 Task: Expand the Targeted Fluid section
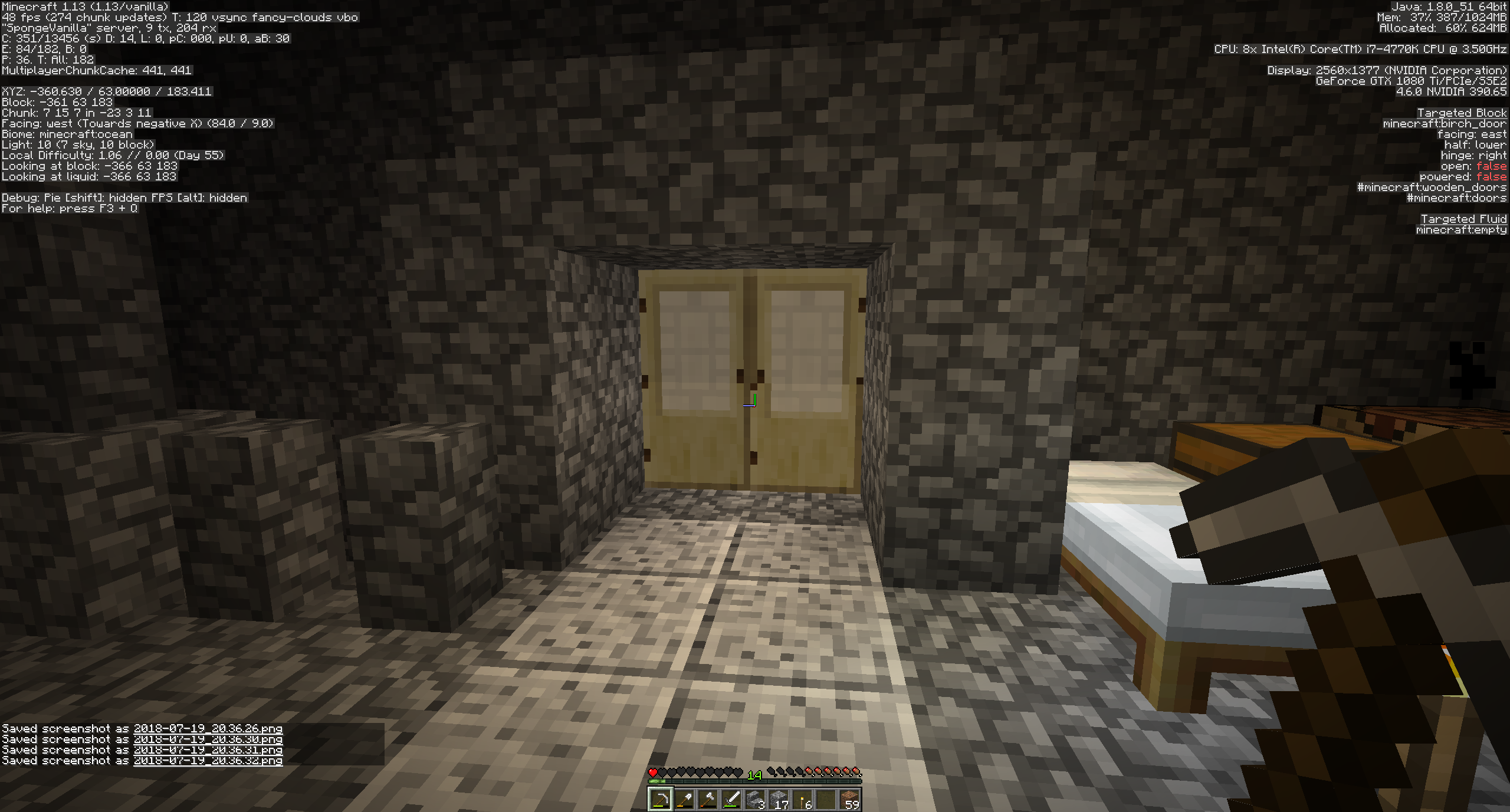[1464, 219]
